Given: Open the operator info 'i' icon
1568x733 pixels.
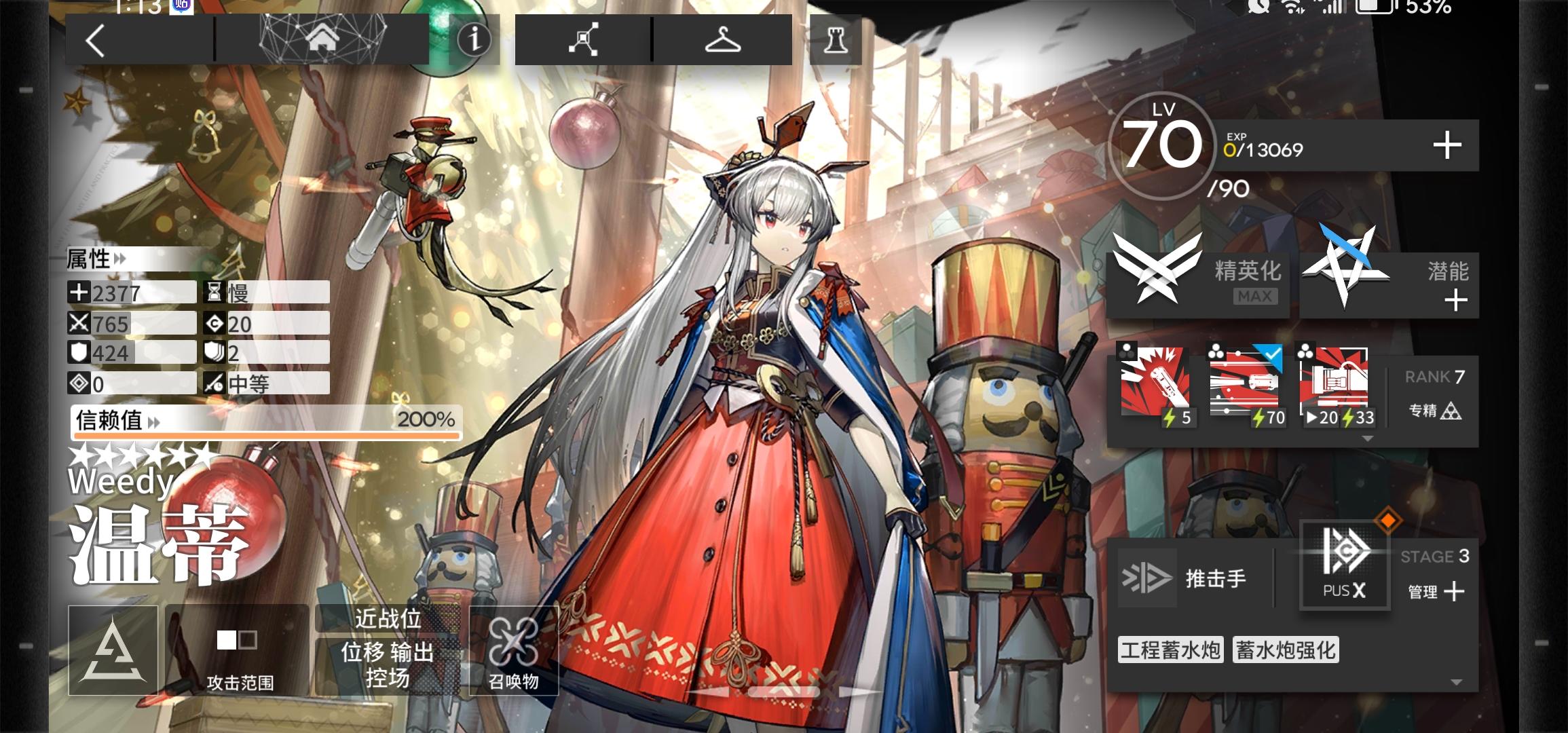Looking at the screenshot, I should click(x=474, y=41).
